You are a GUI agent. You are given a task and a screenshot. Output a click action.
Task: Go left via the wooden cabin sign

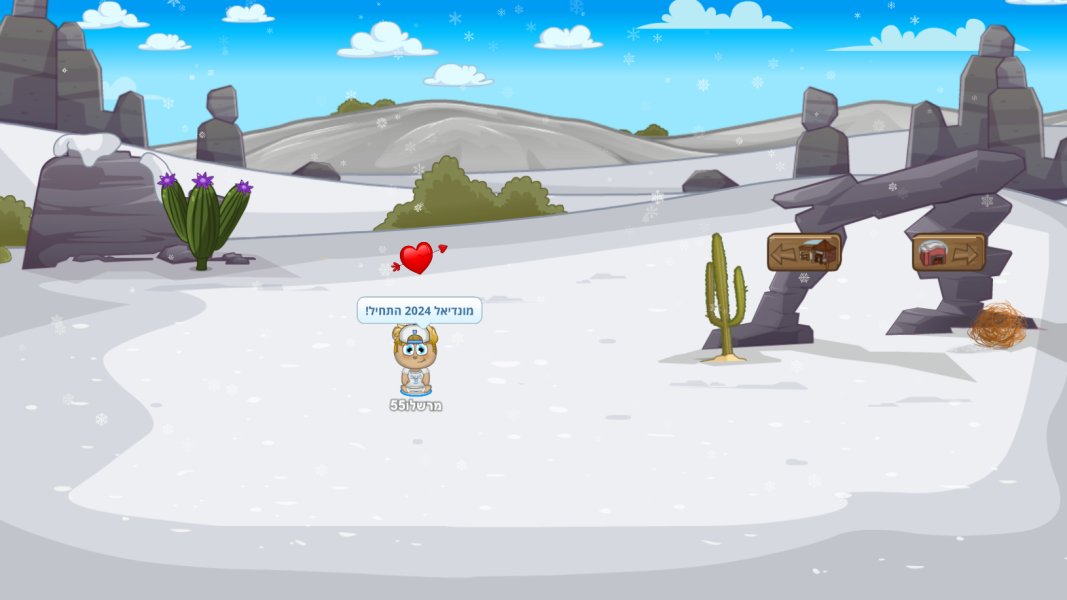(803, 252)
